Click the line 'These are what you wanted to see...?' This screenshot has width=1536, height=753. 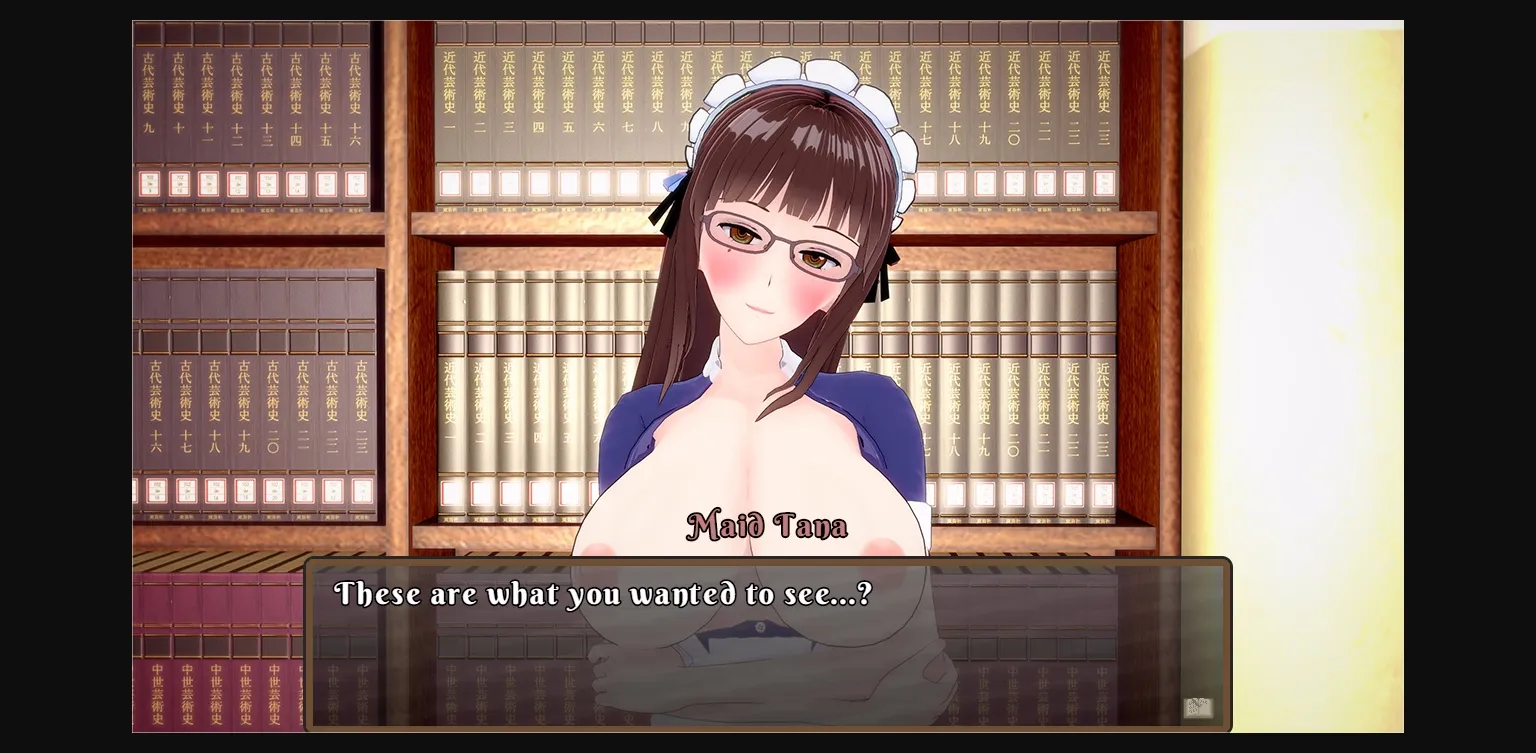(x=604, y=594)
